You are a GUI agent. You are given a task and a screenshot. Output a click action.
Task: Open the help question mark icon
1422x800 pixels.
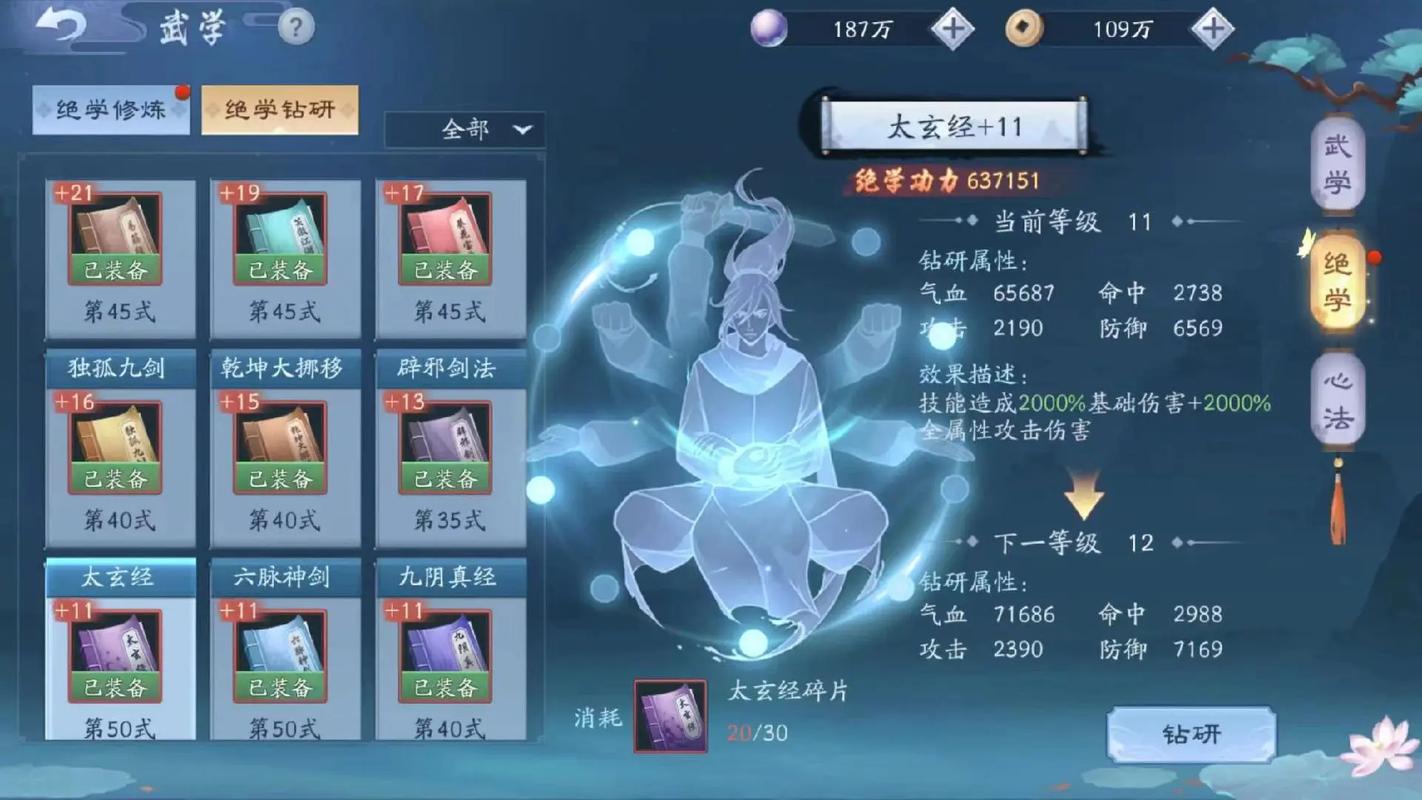pyautogui.click(x=294, y=26)
